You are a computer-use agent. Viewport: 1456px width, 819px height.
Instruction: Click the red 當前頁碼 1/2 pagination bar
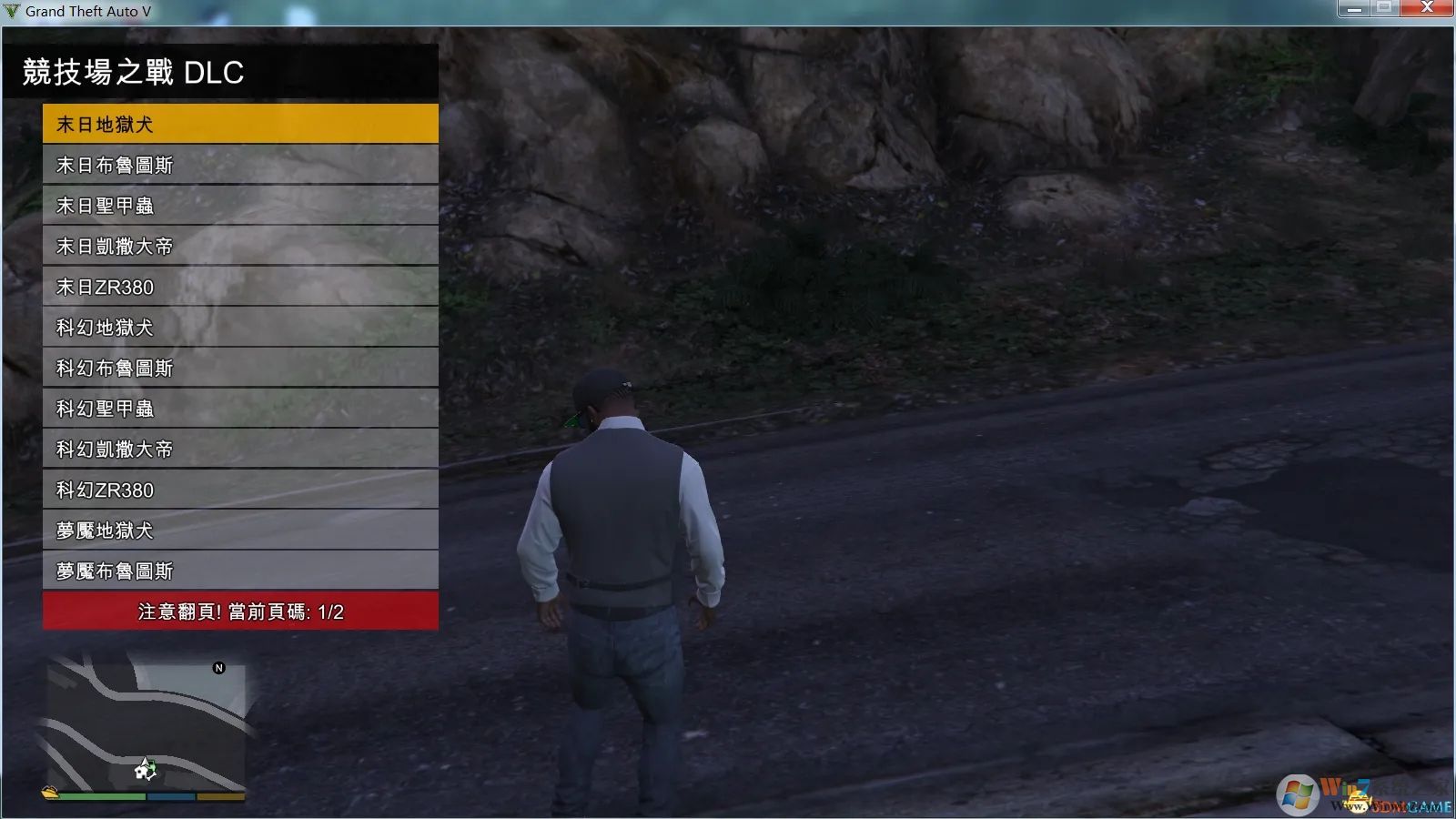coord(239,611)
